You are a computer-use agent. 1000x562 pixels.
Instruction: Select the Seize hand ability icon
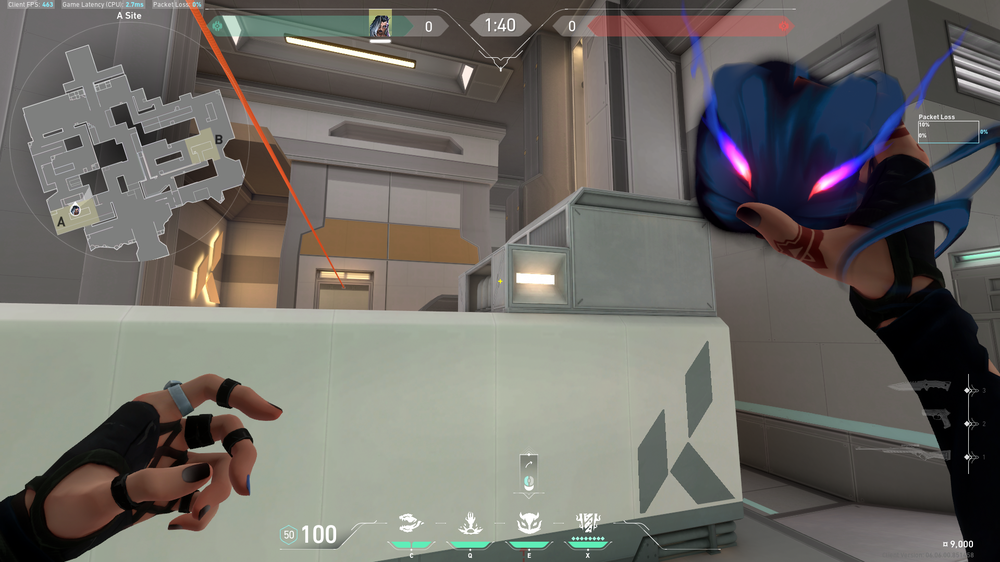click(469, 522)
